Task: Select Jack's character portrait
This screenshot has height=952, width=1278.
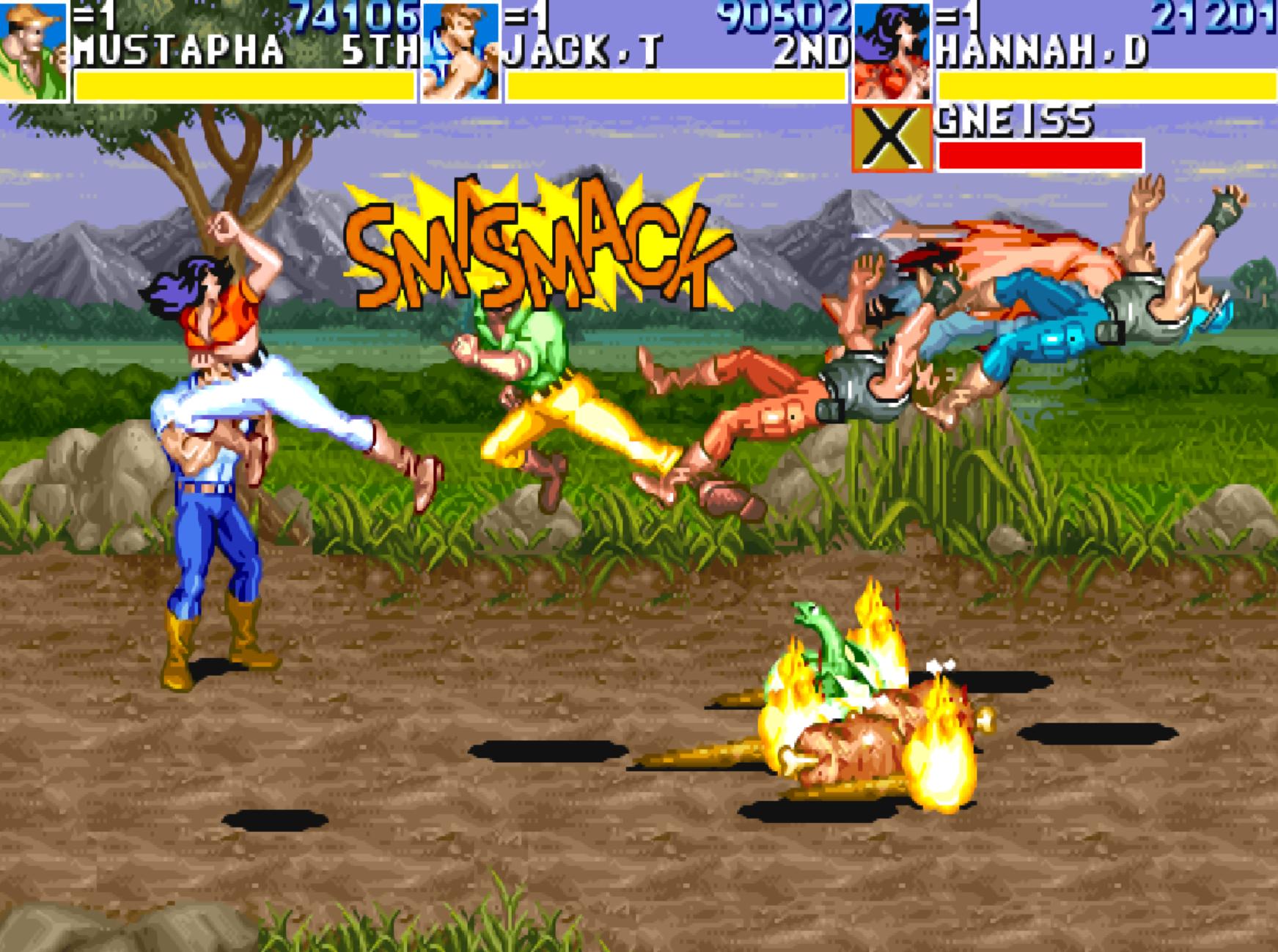Action: 460,51
